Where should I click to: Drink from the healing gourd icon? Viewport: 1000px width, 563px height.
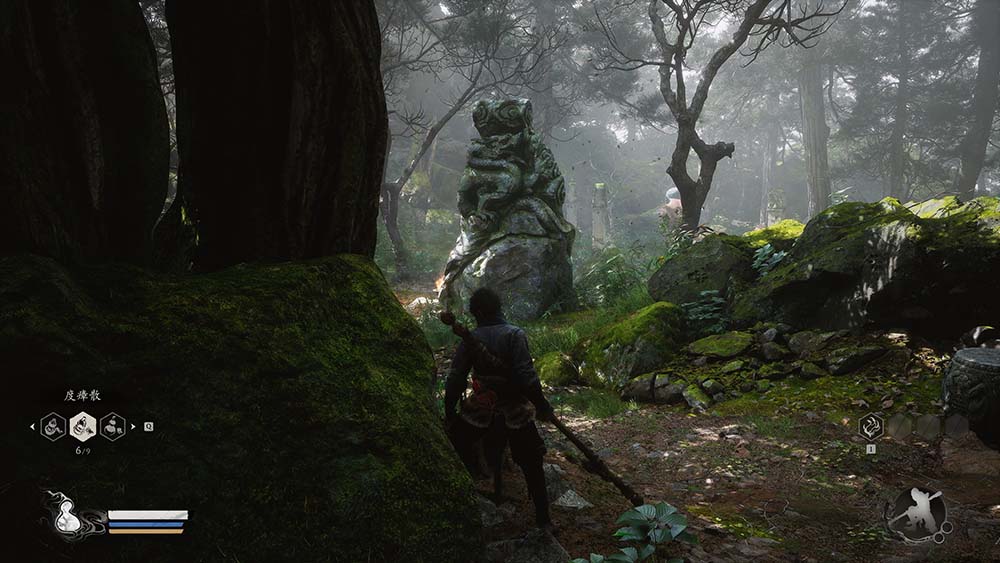click(x=68, y=515)
